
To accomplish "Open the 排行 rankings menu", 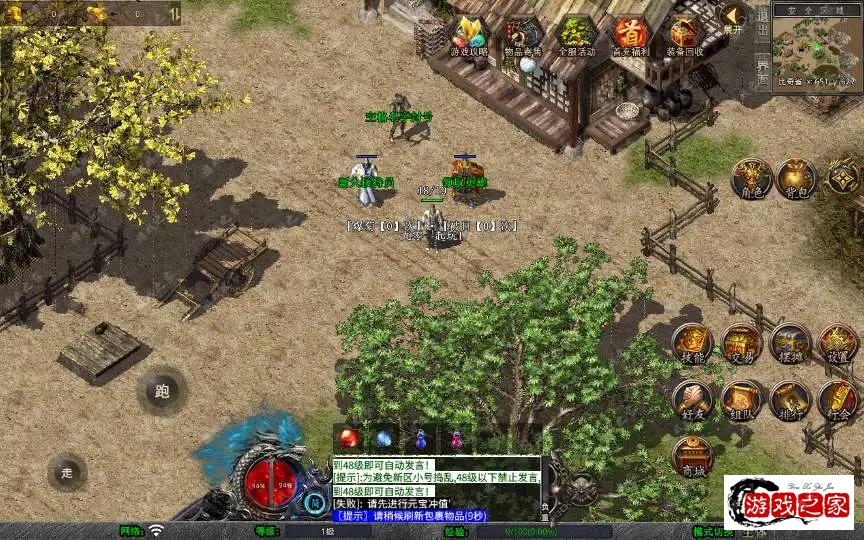I will pyautogui.click(x=790, y=400).
